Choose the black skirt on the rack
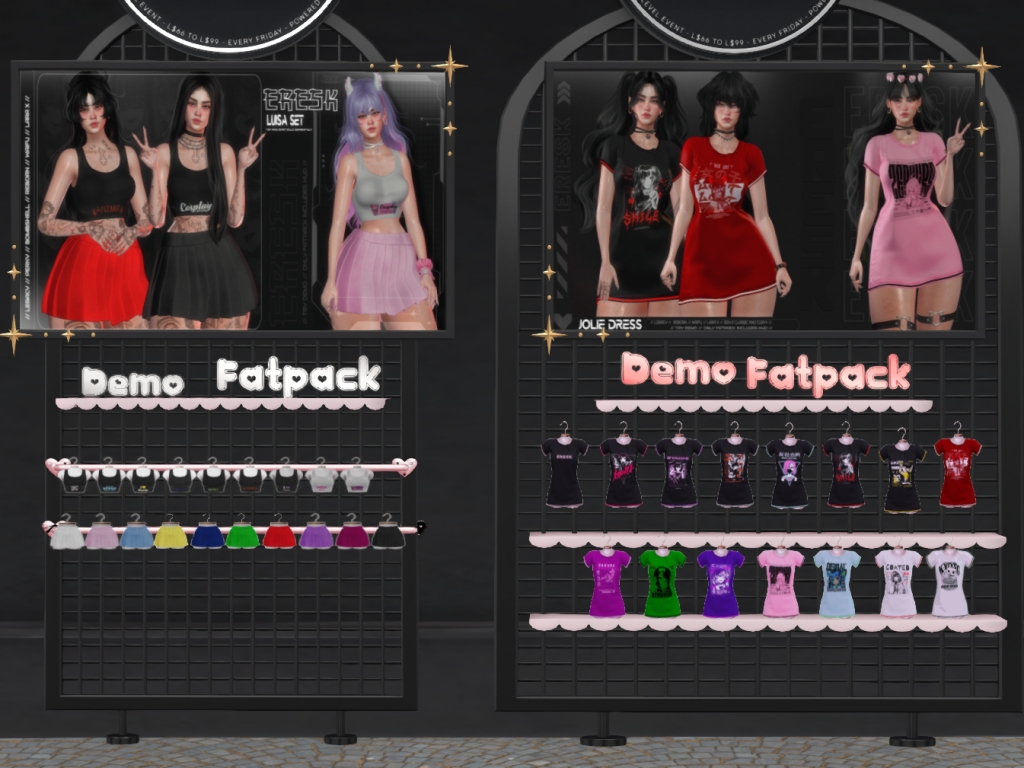Screen dimensions: 1024x768 coord(388,536)
